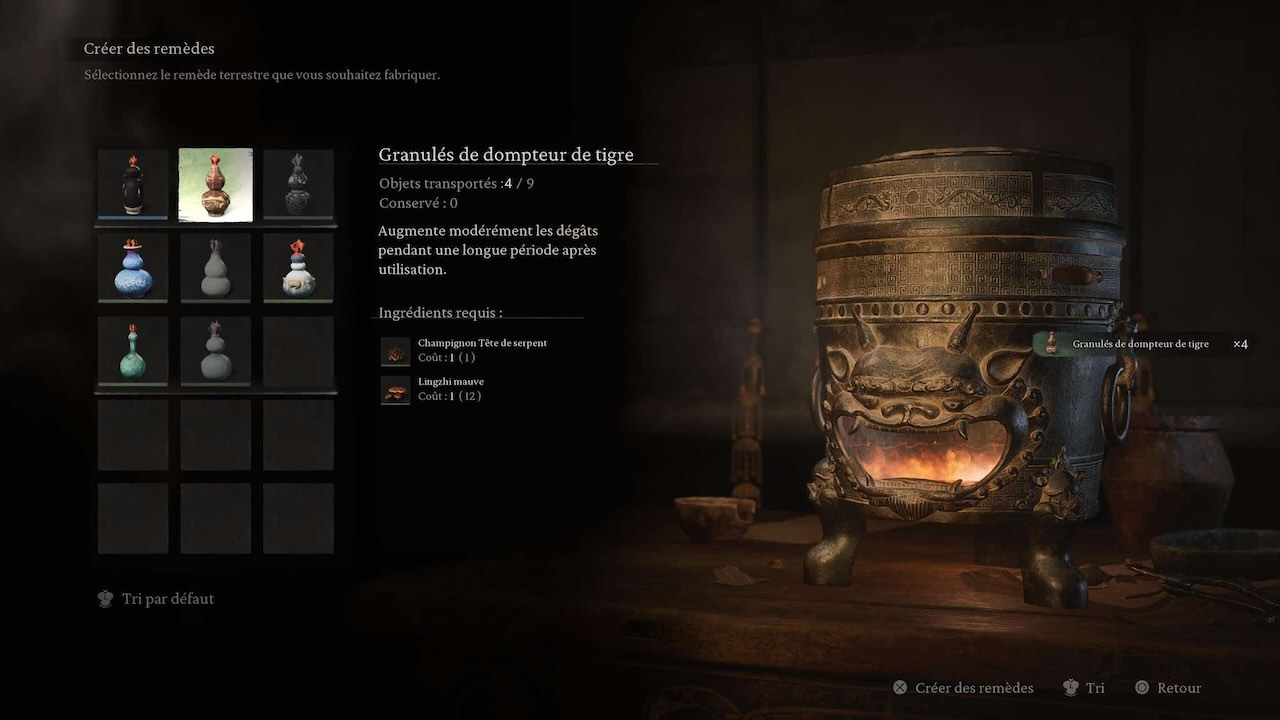Pick the blue gourd remedy
1280x720 pixels.
click(x=133, y=267)
